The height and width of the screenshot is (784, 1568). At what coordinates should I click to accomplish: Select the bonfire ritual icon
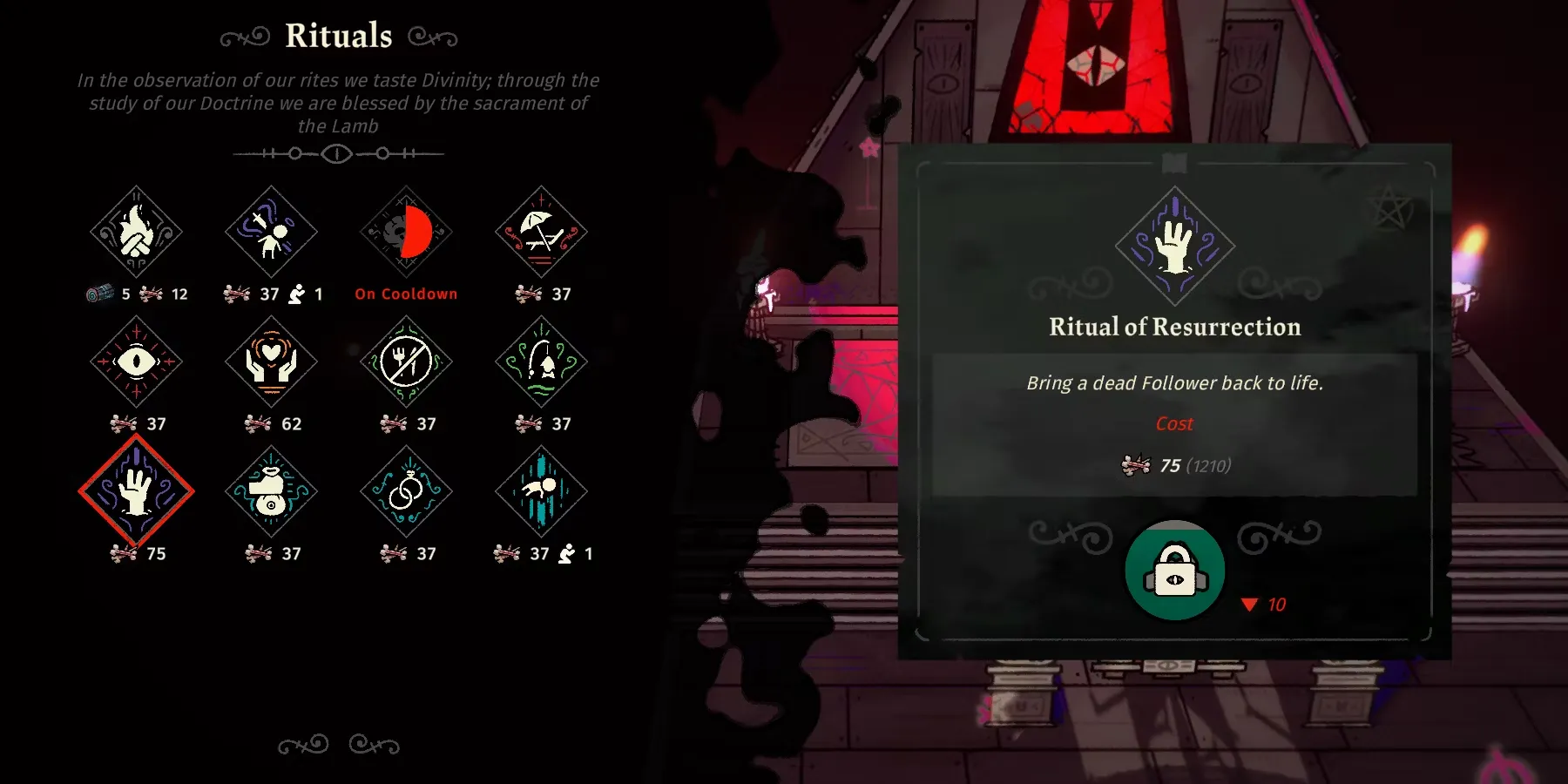pyautogui.click(x=136, y=232)
